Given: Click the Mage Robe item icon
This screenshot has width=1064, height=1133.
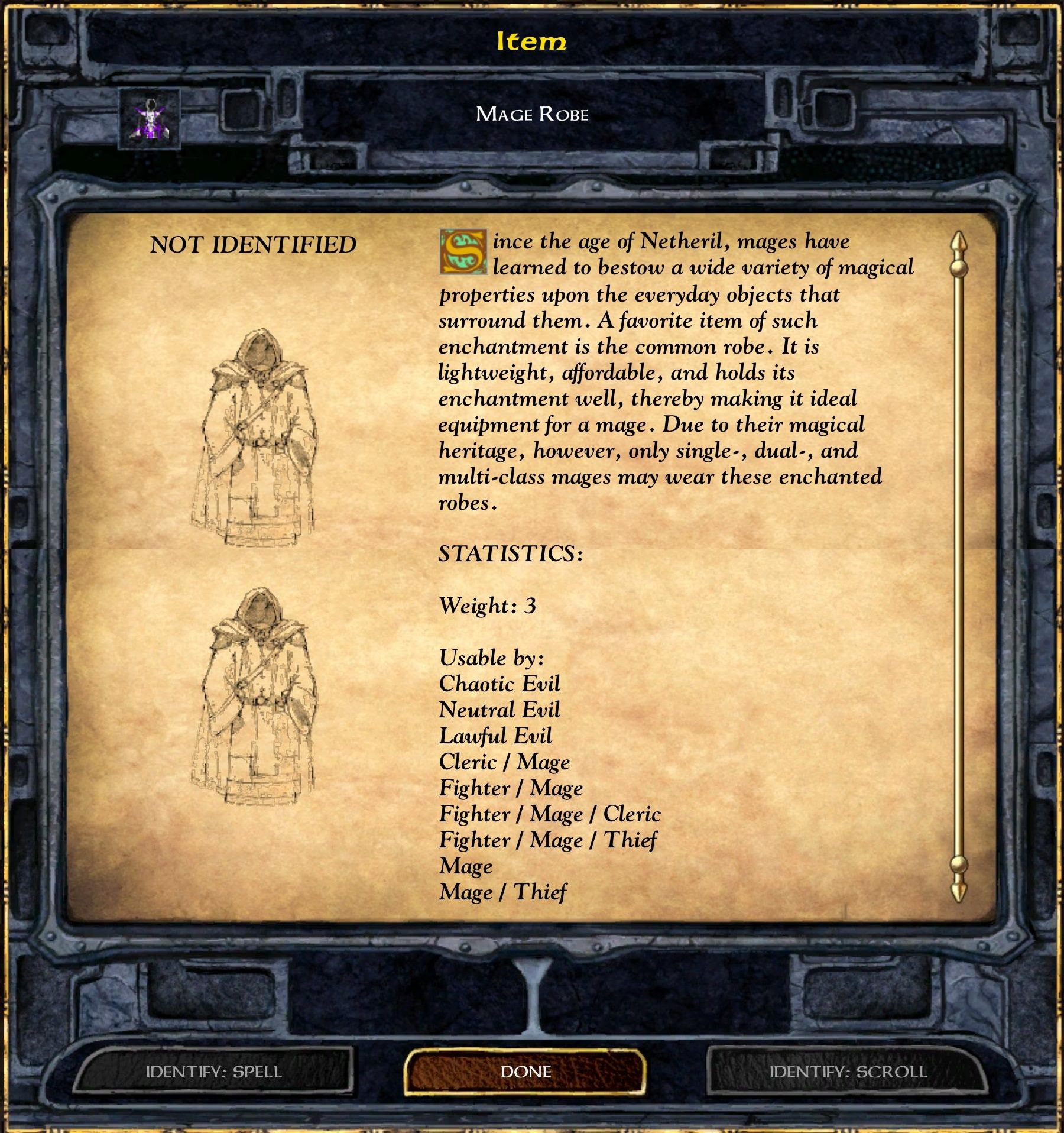Looking at the screenshot, I should click(149, 119).
